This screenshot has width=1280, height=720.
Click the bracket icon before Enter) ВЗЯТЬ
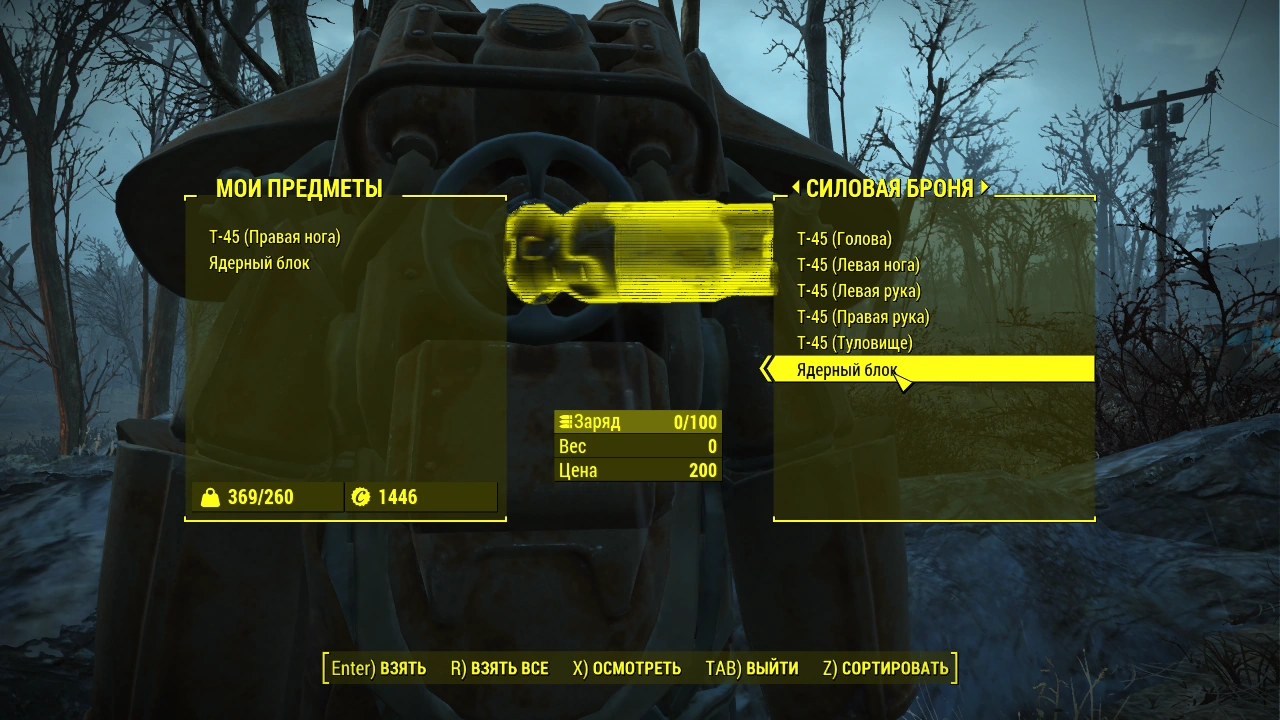(x=325, y=667)
